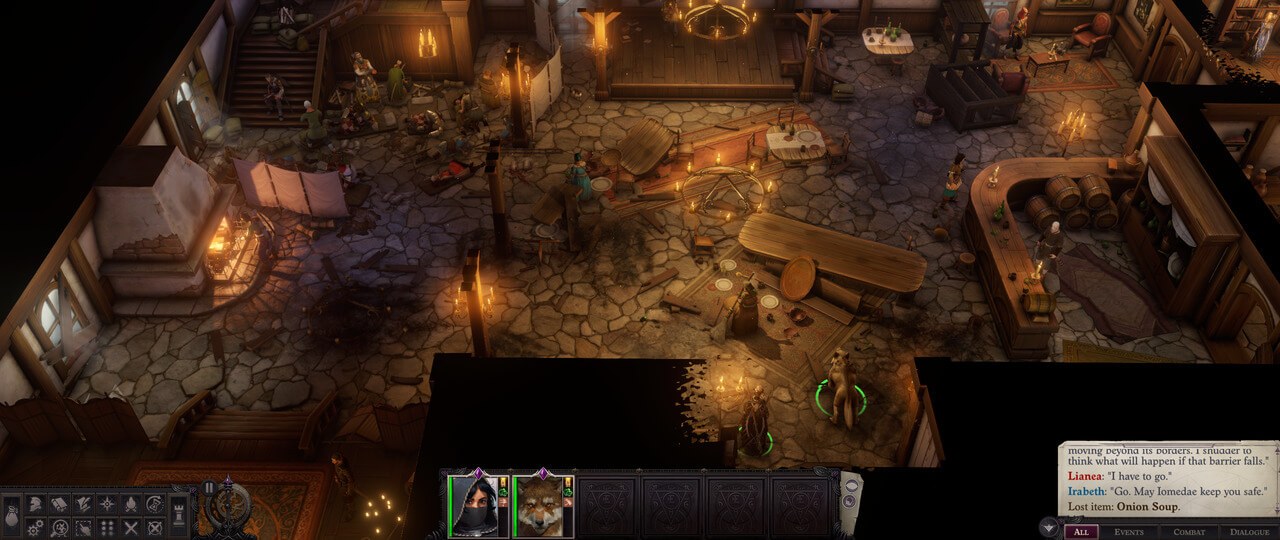Viewport: 1280px width, 540px height.
Task: Open the party formation dots icon
Action: click(107, 527)
